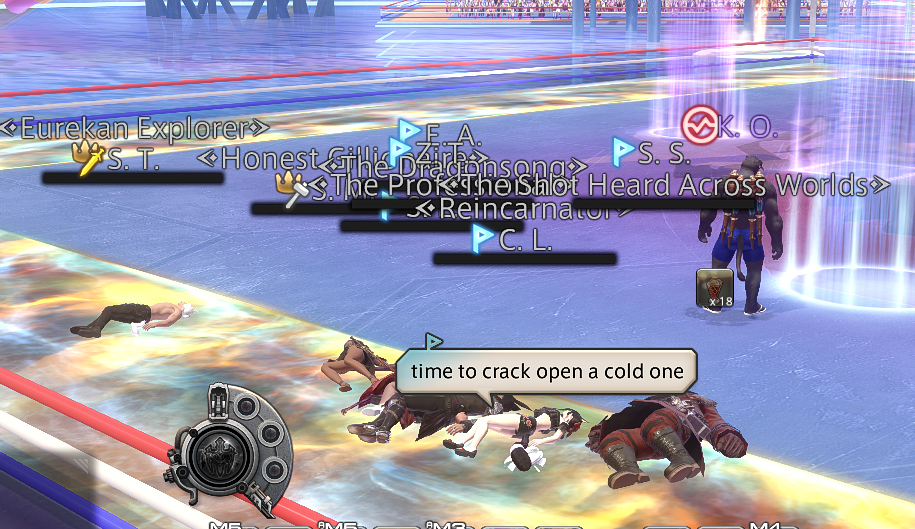Select the C. L. player nameplate

(525, 240)
